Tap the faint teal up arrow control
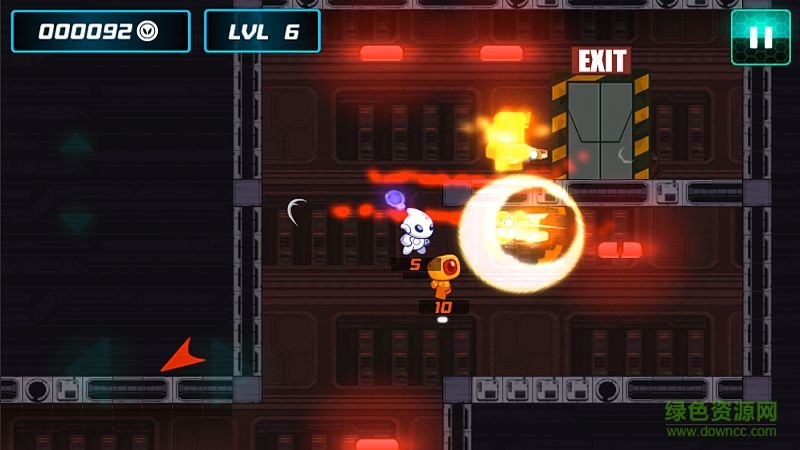The height and width of the screenshot is (450, 800). point(76,147)
